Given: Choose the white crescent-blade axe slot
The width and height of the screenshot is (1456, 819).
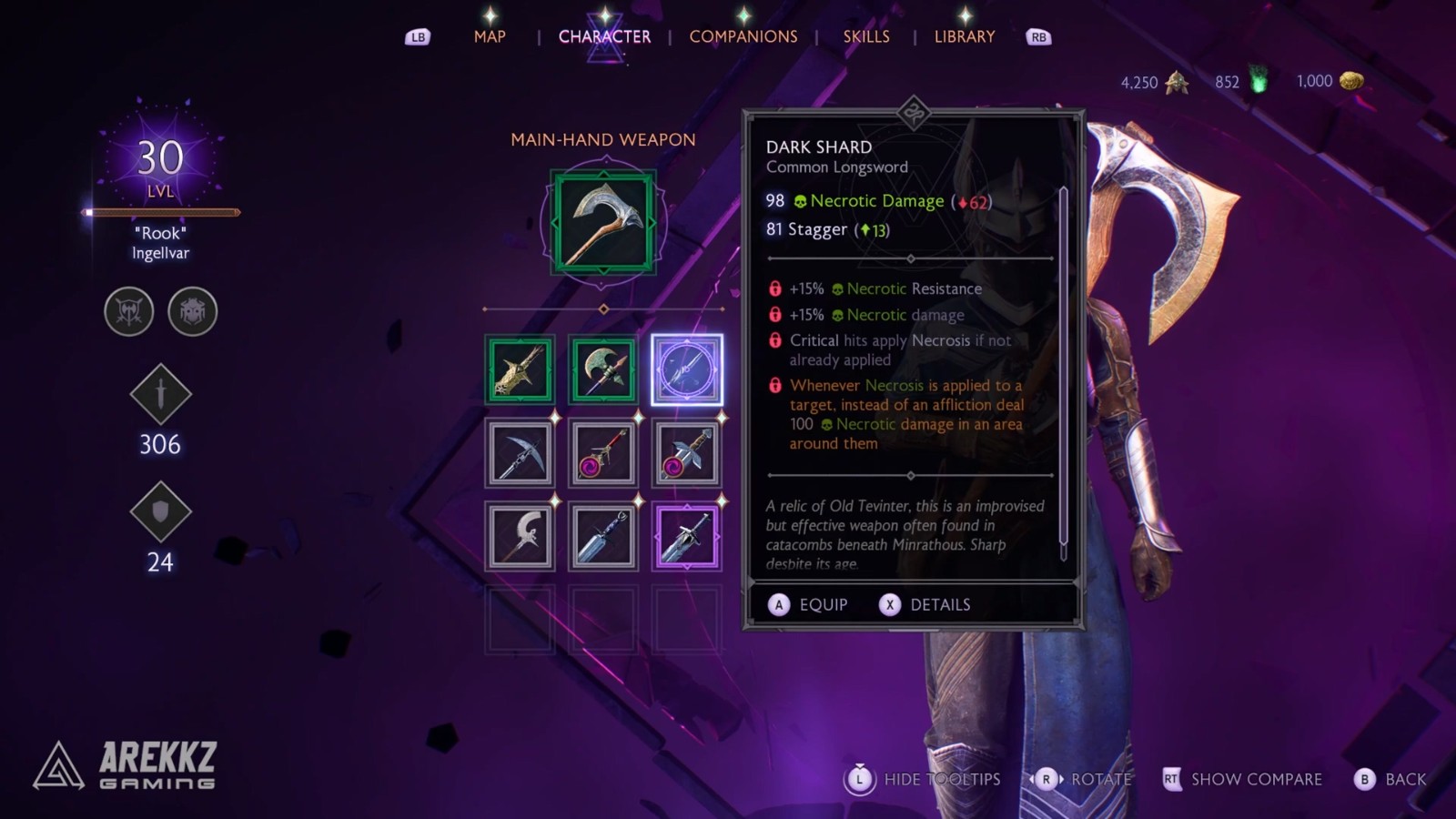Looking at the screenshot, I should point(520,537).
